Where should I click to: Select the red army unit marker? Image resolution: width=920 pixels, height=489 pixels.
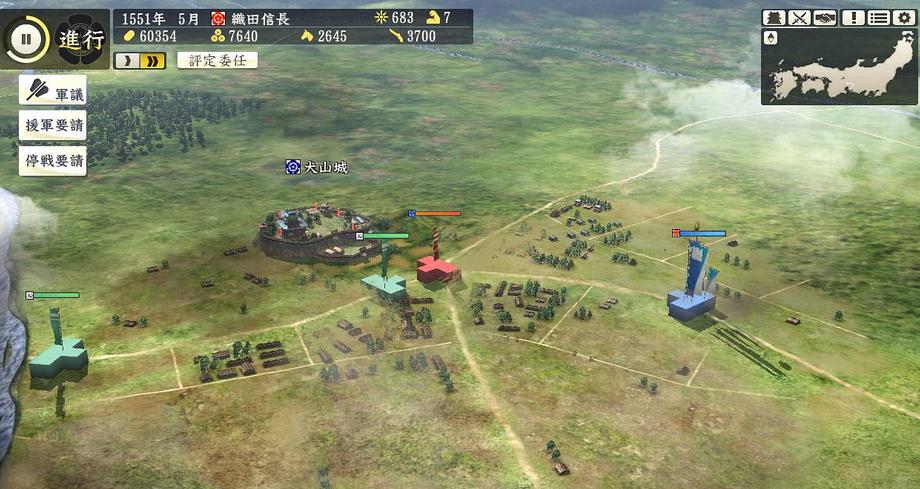click(x=436, y=264)
